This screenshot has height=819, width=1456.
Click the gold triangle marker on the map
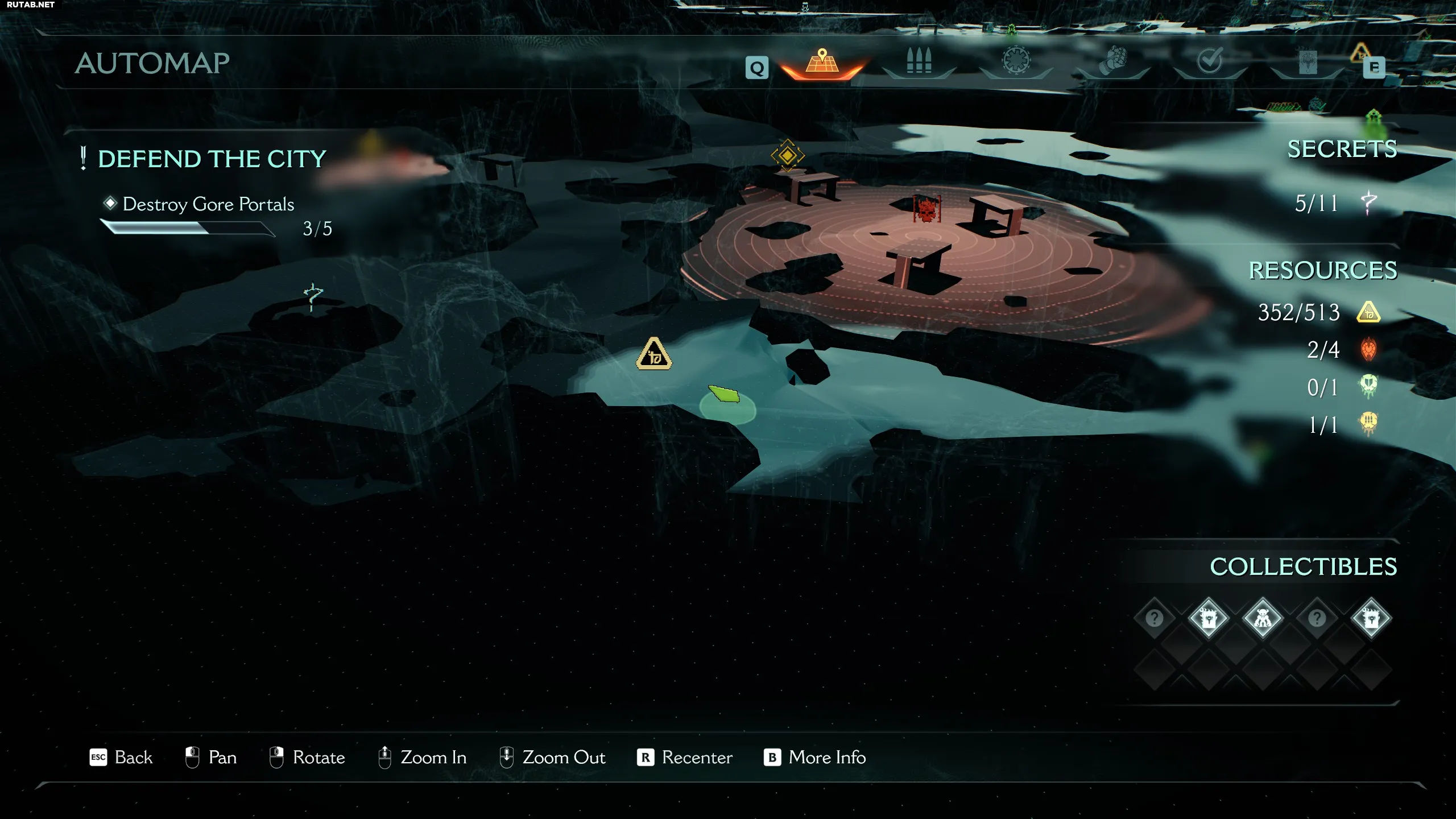pyautogui.click(x=654, y=354)
